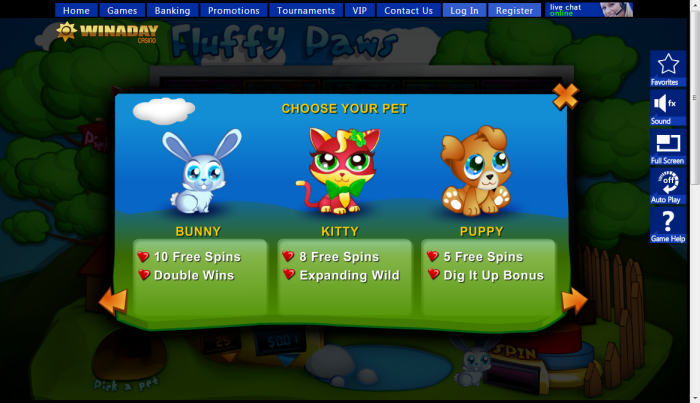Image resolution: width=700 pixels, height=403 pixels.
Task: Open Game Help
Action: (667, 224)
